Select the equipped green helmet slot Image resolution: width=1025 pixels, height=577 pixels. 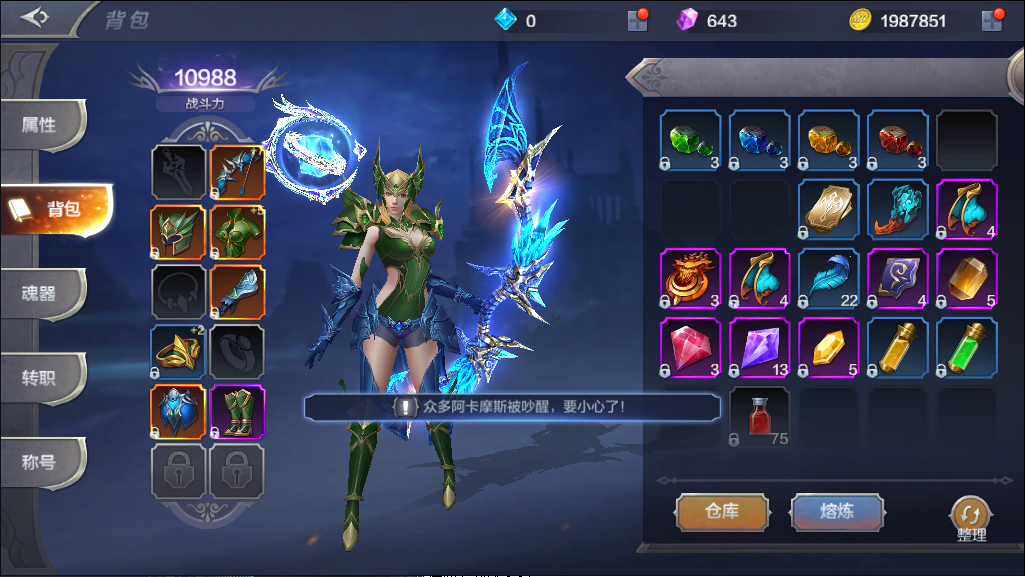[179, 233]
